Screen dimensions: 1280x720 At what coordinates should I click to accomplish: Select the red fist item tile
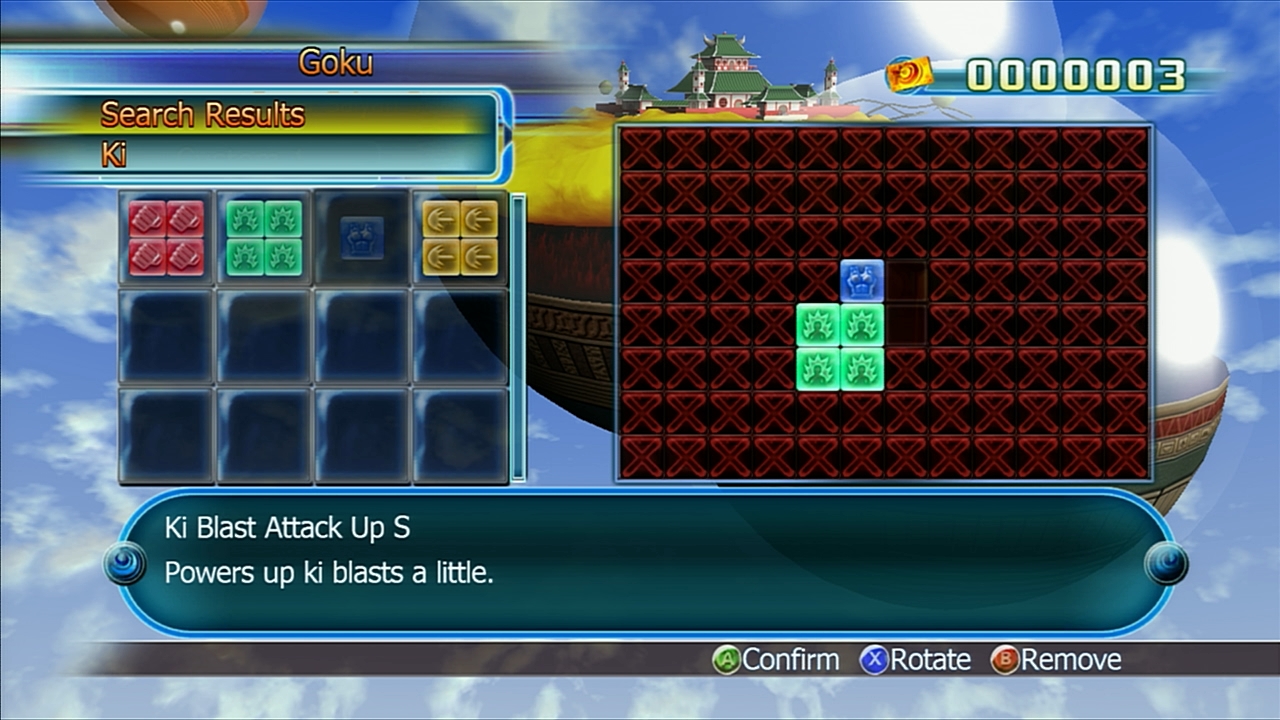point(166,238)
